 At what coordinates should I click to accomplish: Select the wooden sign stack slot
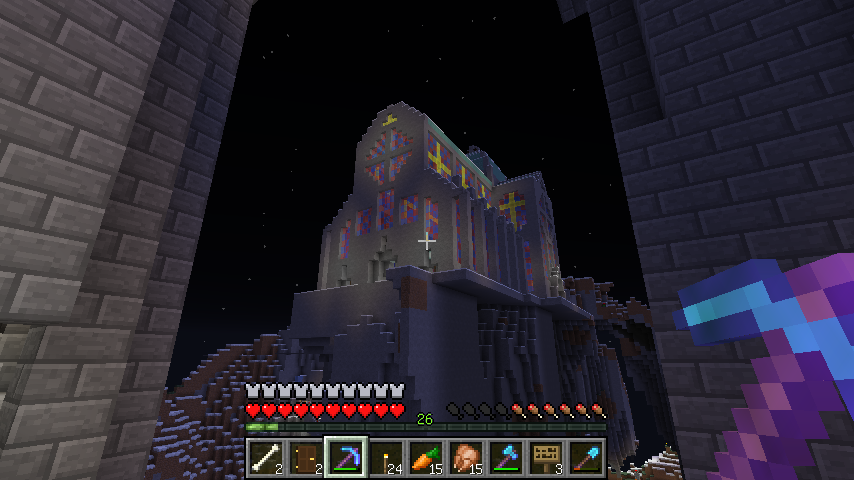point(546,457)
